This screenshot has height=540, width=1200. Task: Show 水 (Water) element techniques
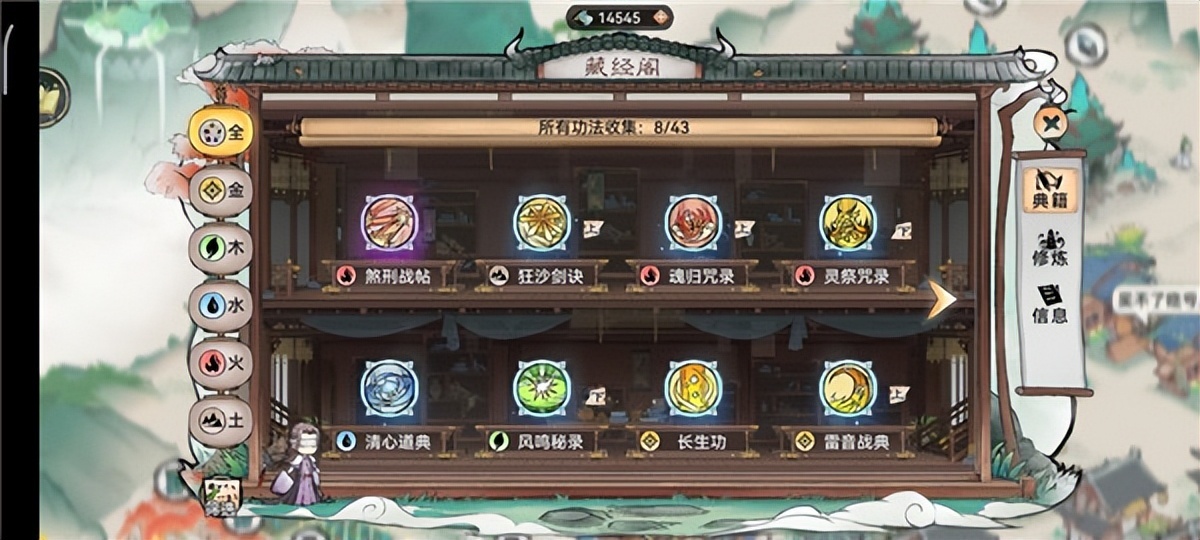(221, 305)
